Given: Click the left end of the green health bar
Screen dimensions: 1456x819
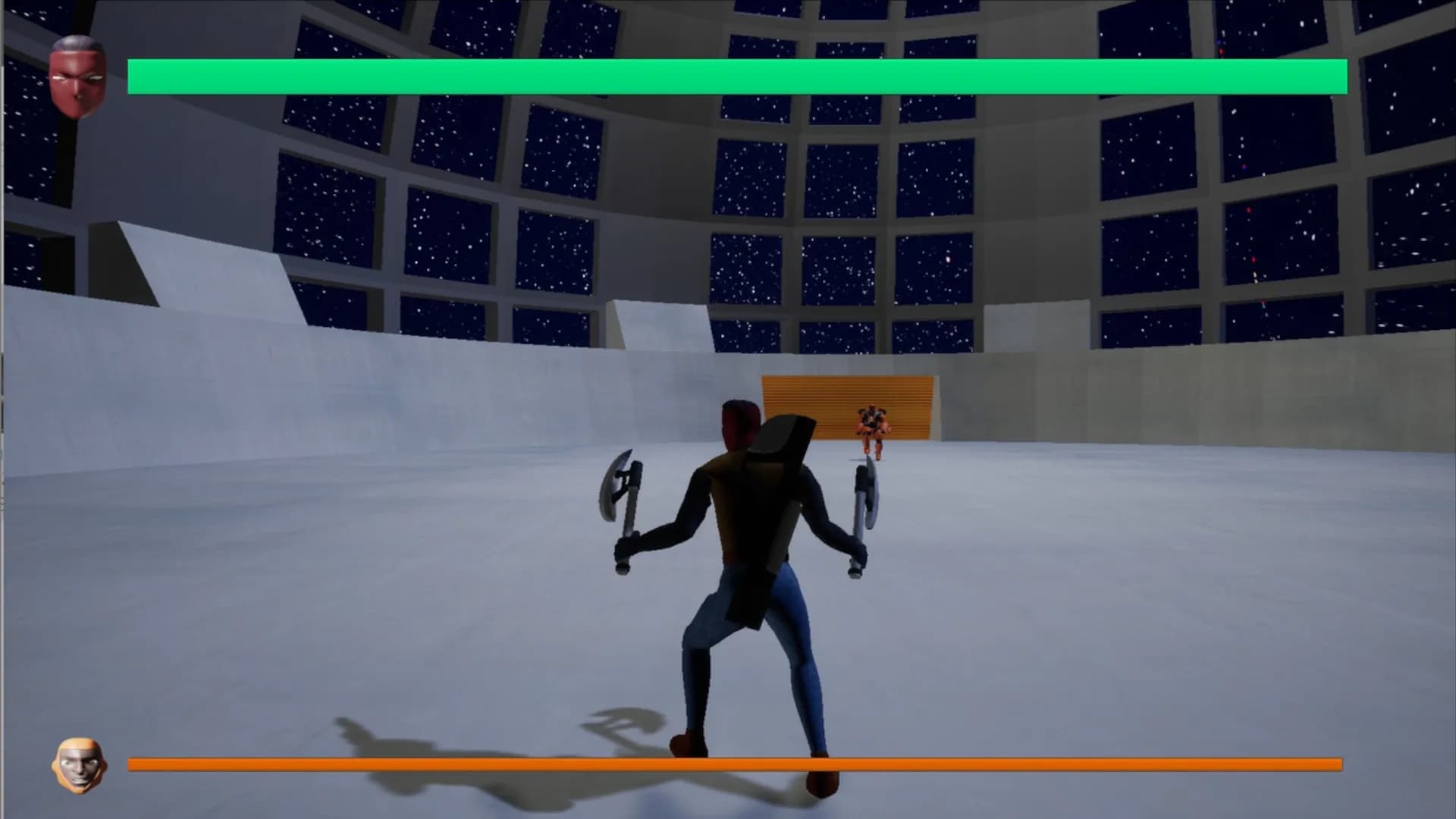Looking at the screenshot, I should [x=140, y=74].
